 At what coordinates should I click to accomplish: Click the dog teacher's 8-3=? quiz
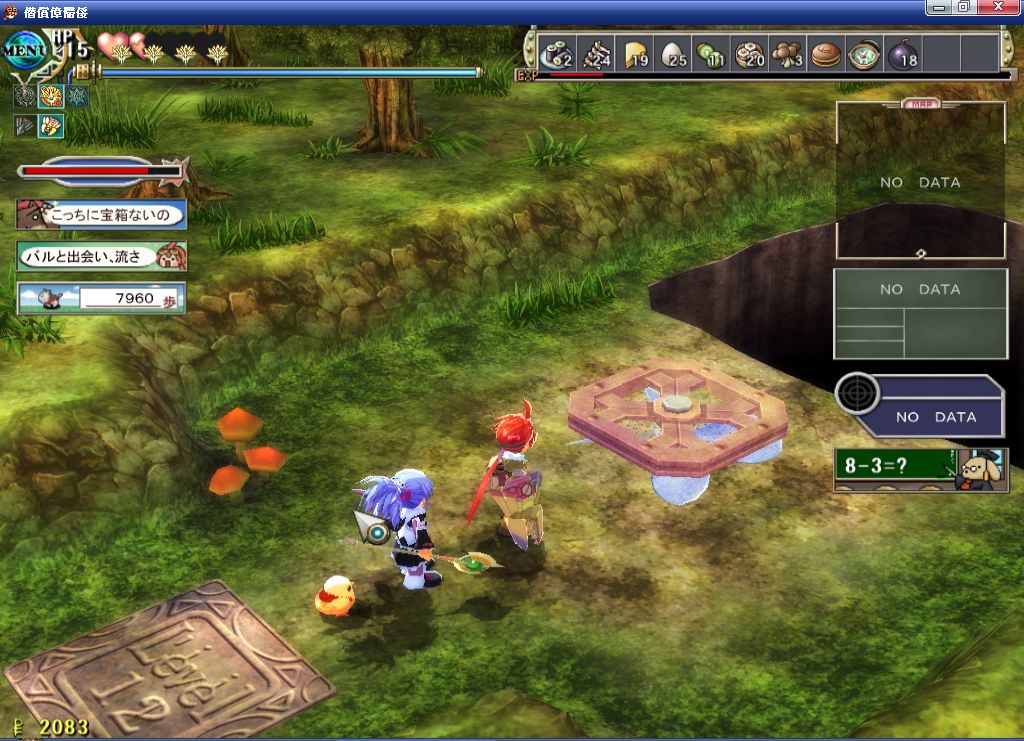click(x=918, y=468)
